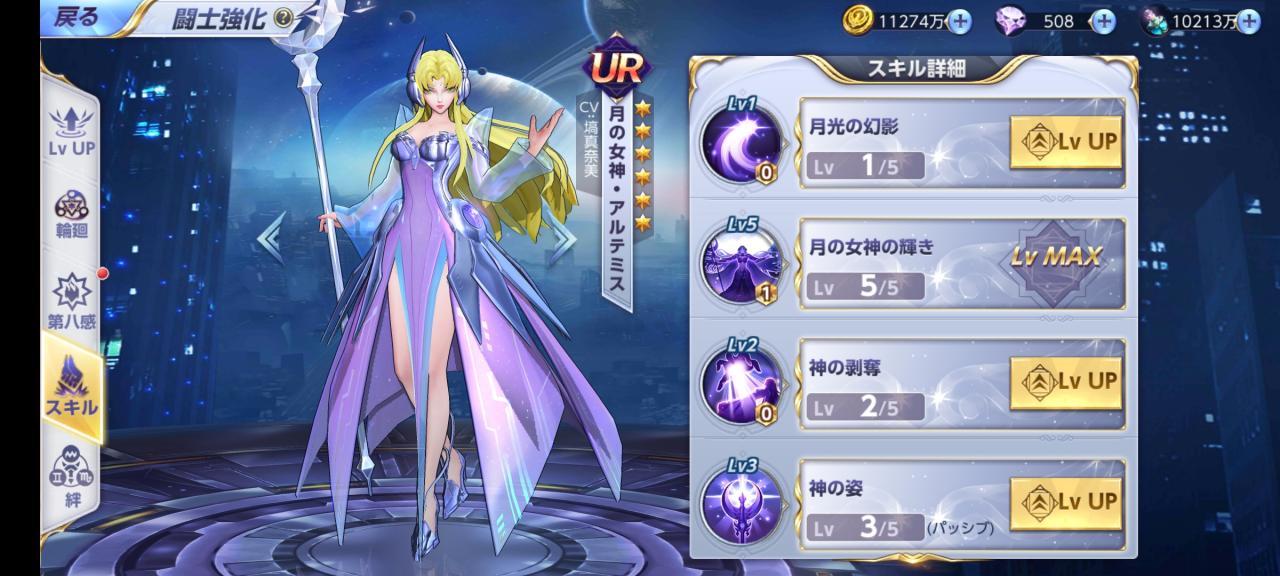1280x576 pixels.
Task: Add more purple diamonds with plus button
Action: (1102, 20)
